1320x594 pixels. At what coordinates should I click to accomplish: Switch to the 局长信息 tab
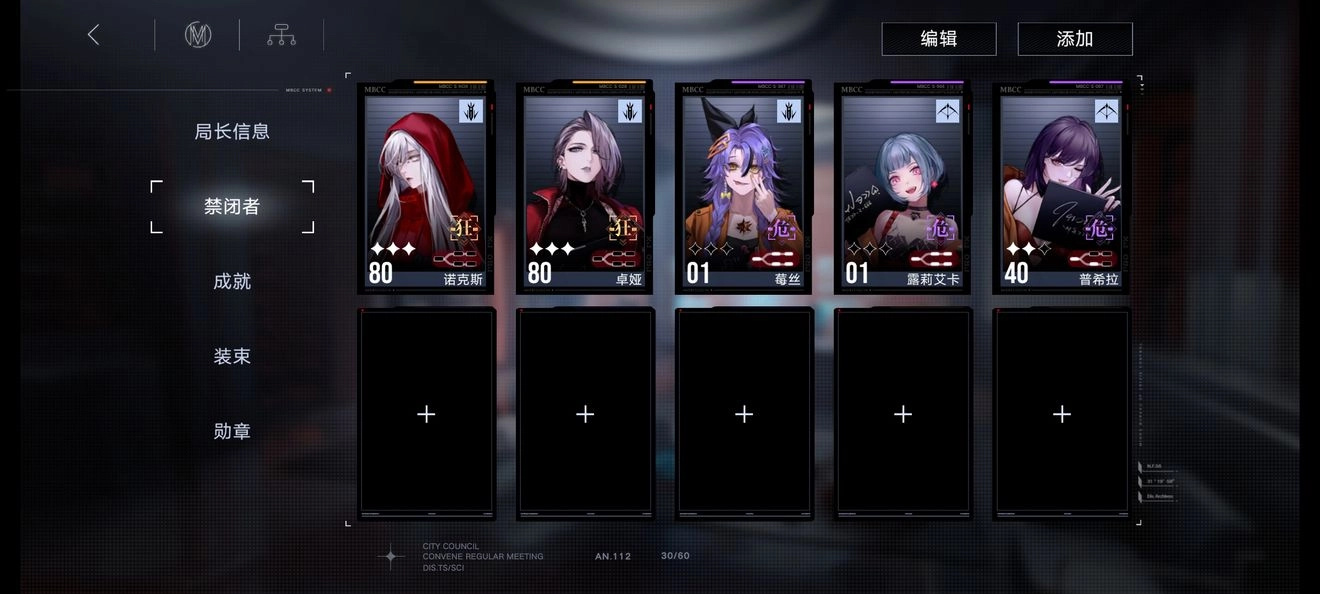[232, 131]
